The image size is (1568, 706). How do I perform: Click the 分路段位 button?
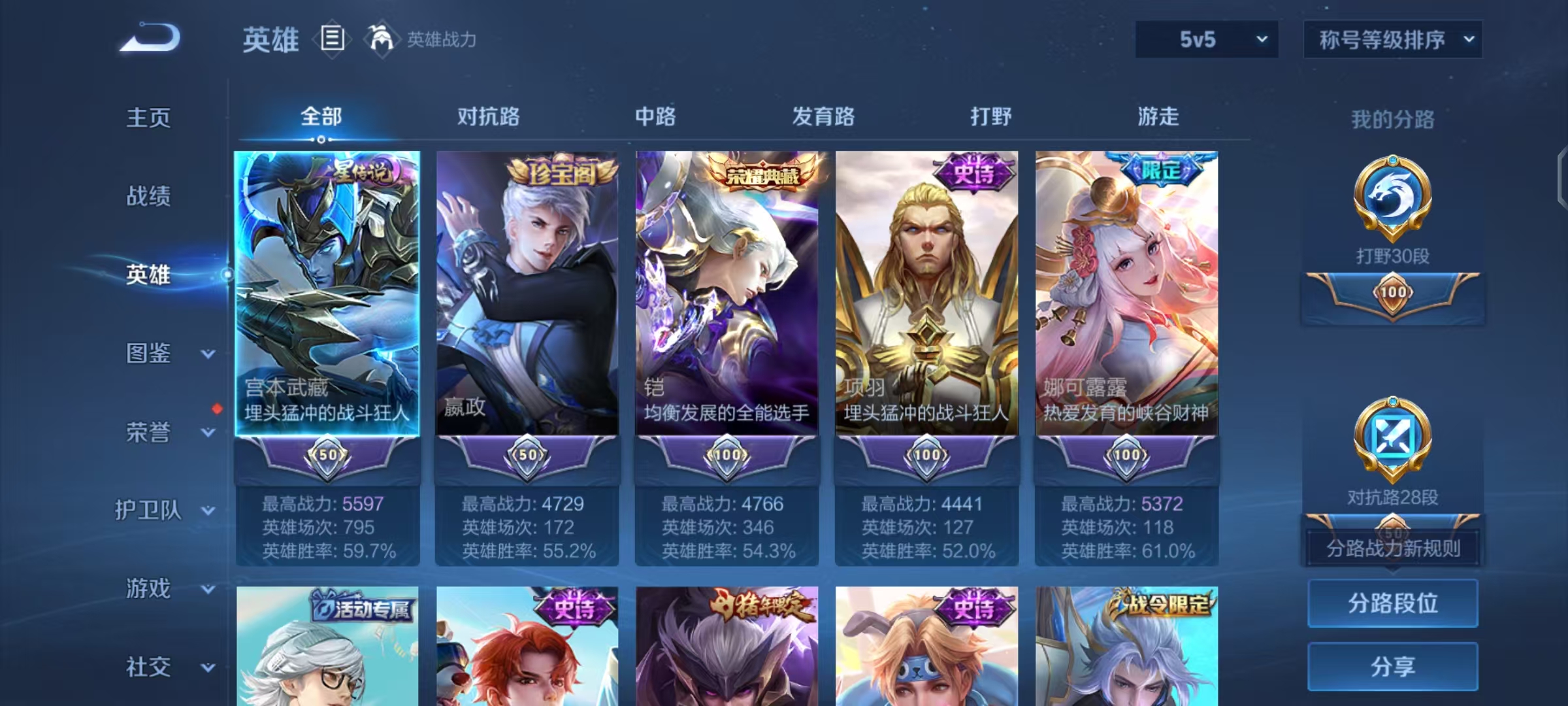click(1393, 603)
